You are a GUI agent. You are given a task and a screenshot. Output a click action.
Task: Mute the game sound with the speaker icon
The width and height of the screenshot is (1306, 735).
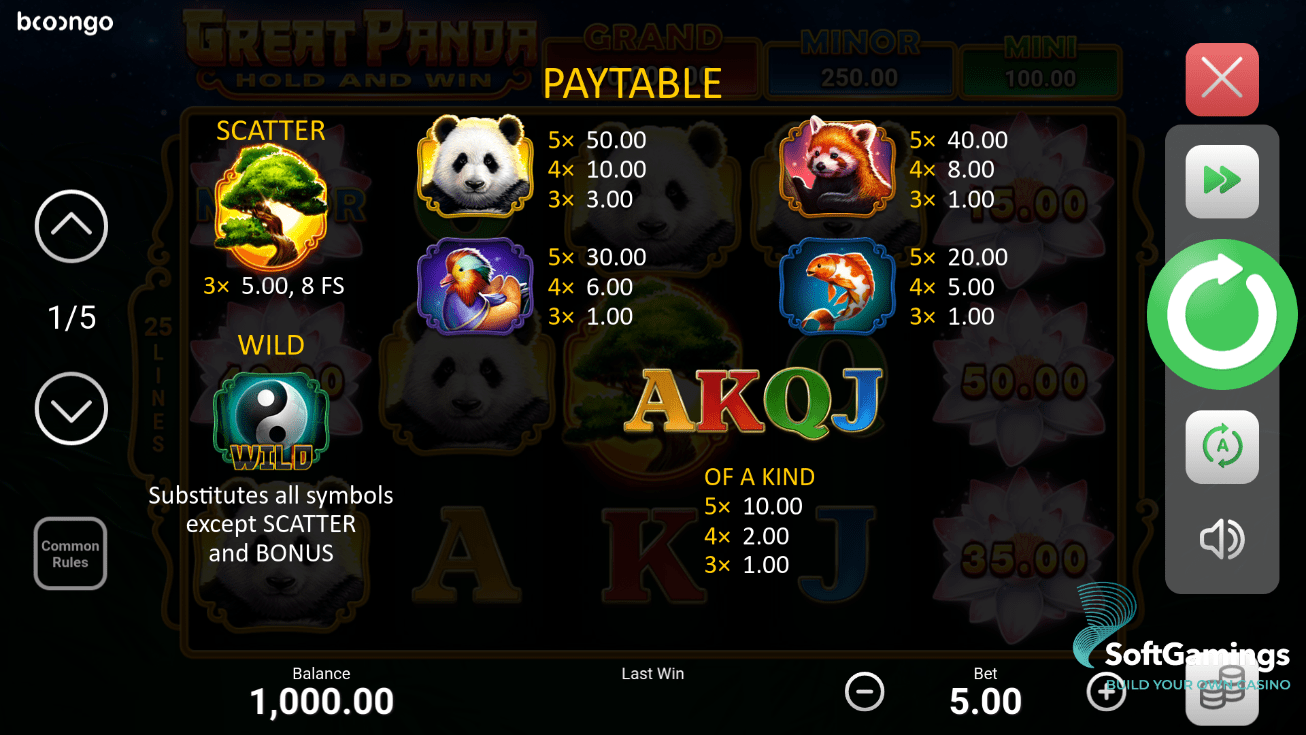pyautogui.click(x=1221, y=539)
